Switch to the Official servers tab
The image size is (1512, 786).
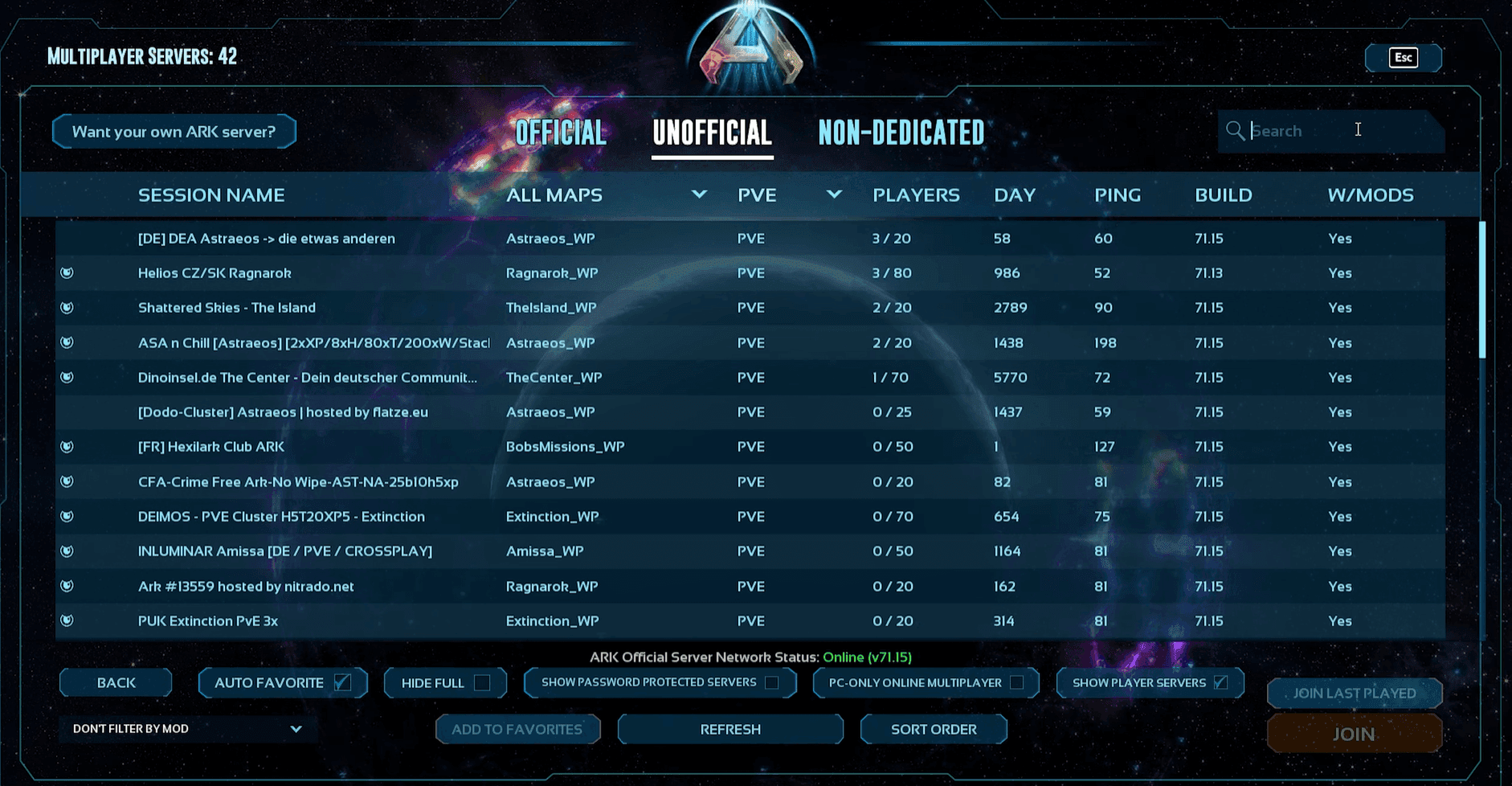point(560,133)
